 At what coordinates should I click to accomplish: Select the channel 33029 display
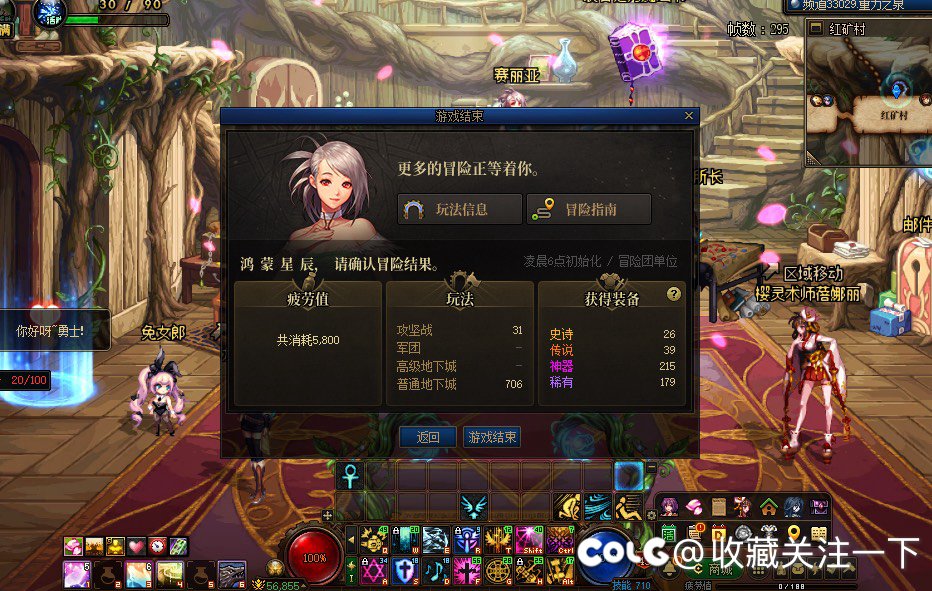[x=856, y=5]
